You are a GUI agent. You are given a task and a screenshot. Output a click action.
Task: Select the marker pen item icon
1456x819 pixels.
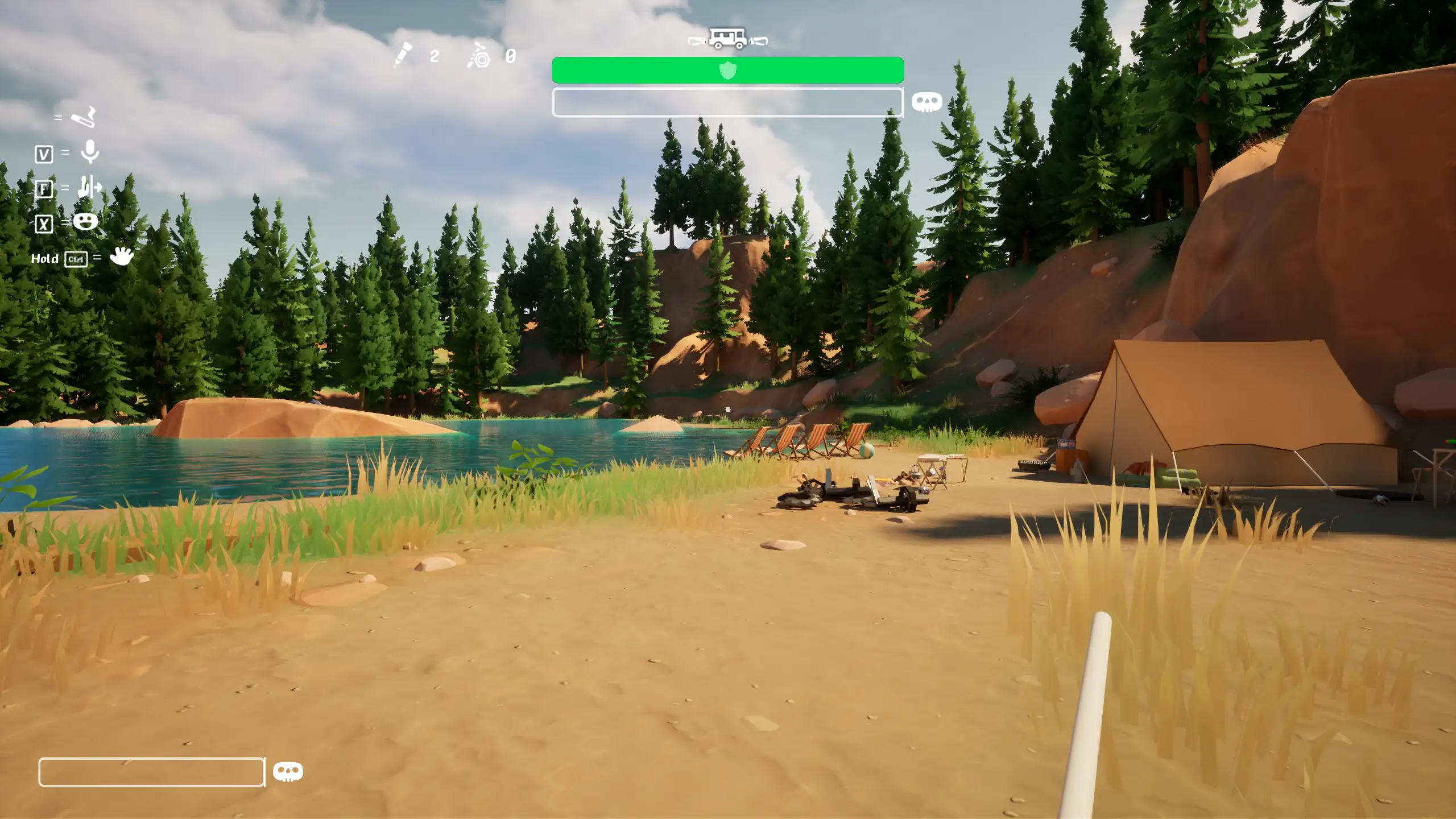(x=403, y=55)
